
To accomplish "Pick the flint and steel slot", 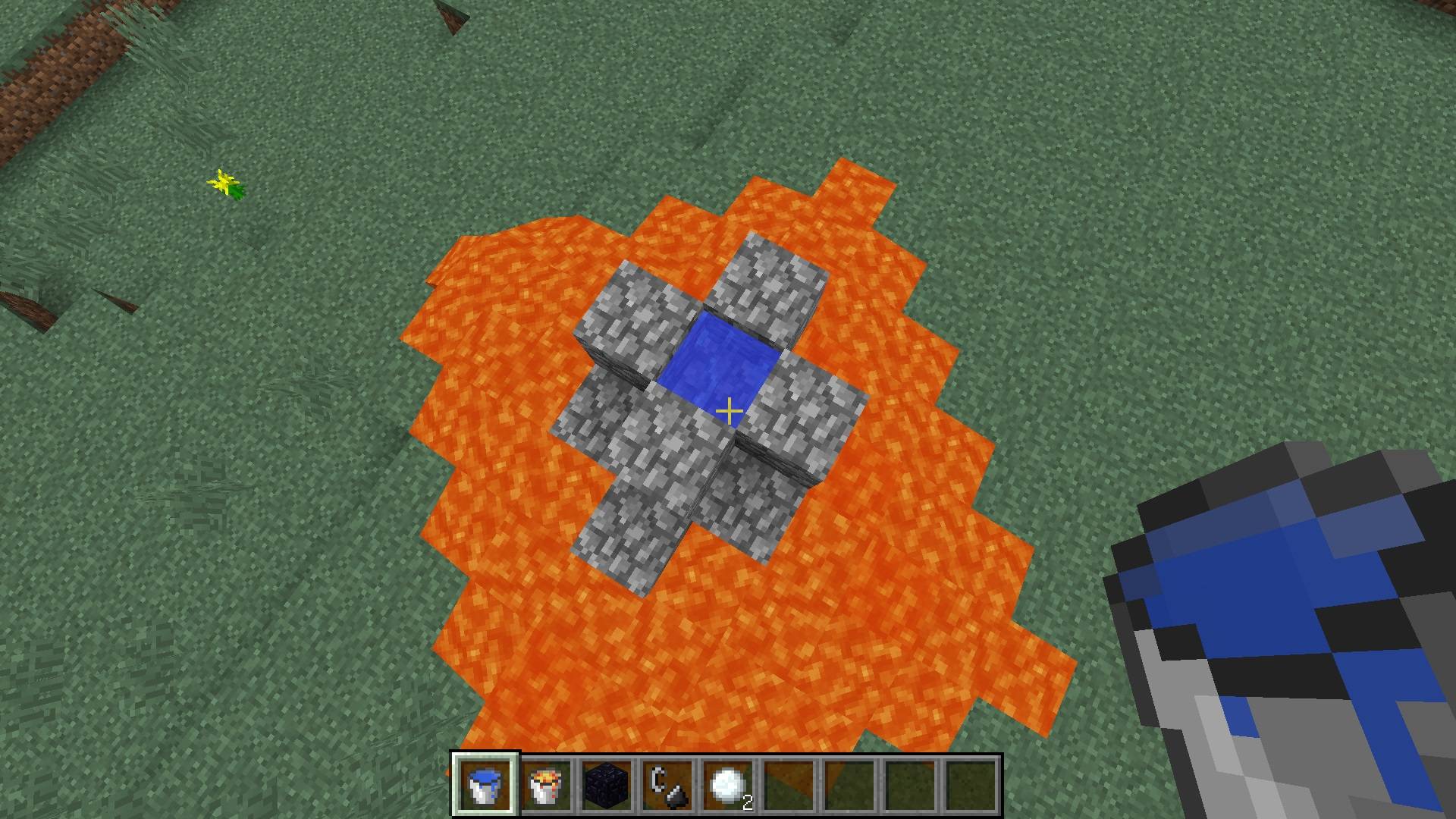I will [667, 785].
